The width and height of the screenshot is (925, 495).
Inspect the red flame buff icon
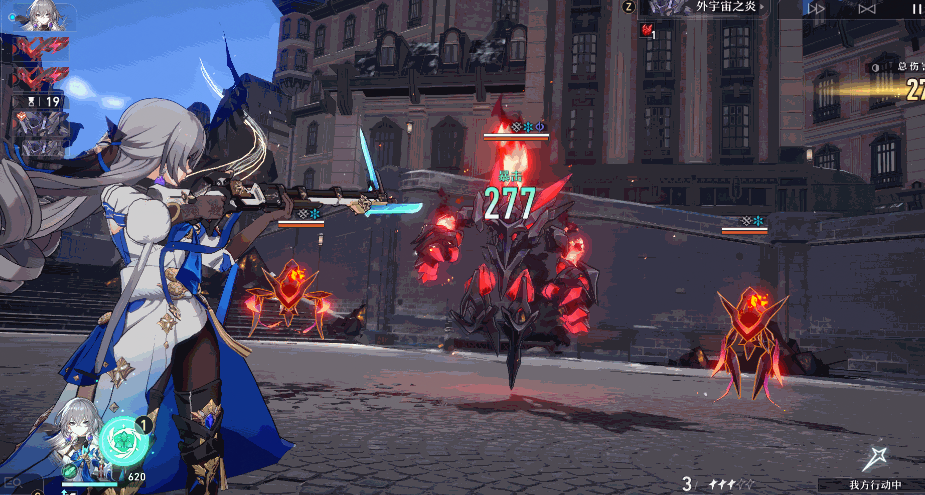click(647, 30)
